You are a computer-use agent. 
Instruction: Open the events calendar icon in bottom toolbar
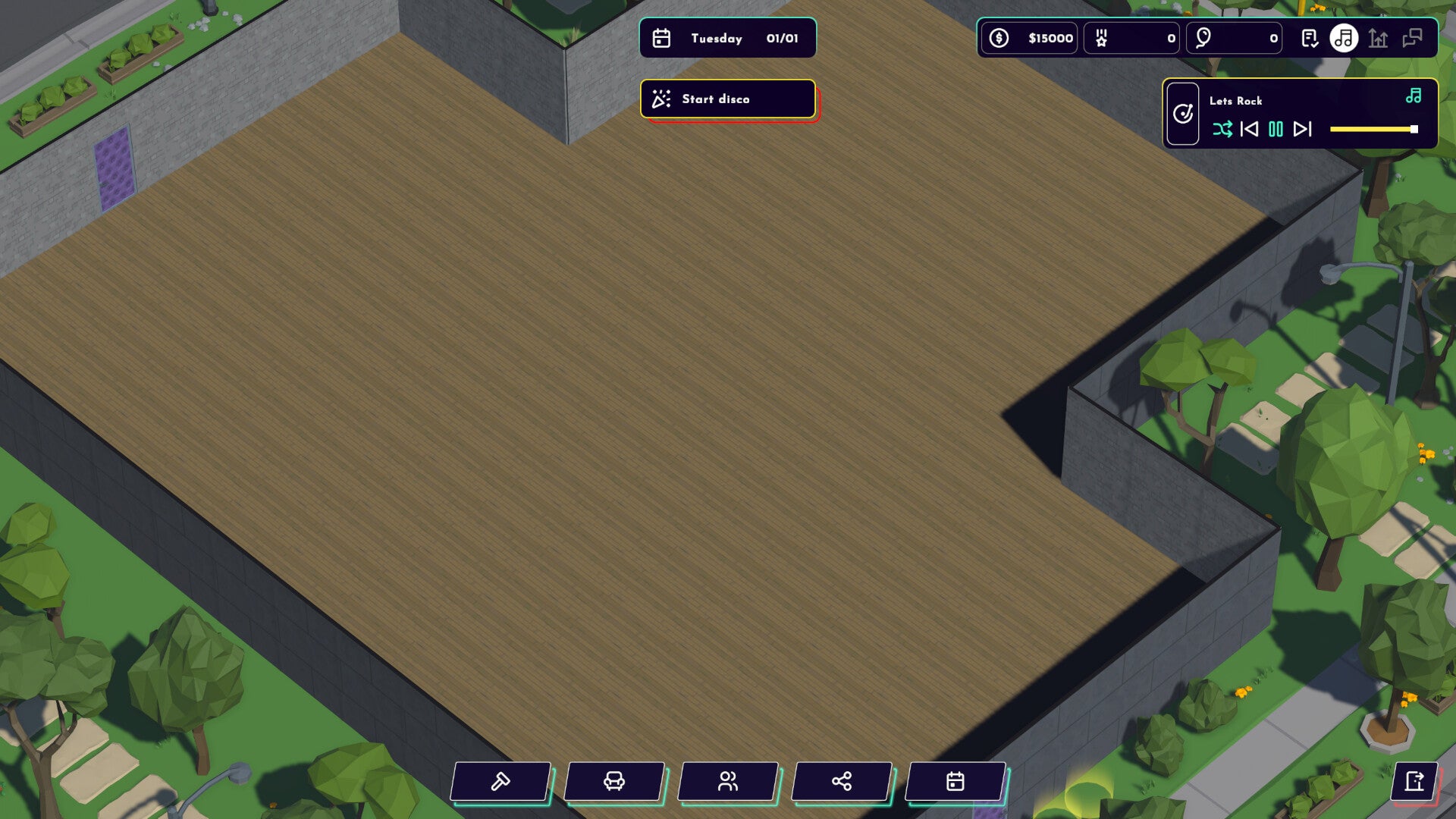tap(955, 781)
